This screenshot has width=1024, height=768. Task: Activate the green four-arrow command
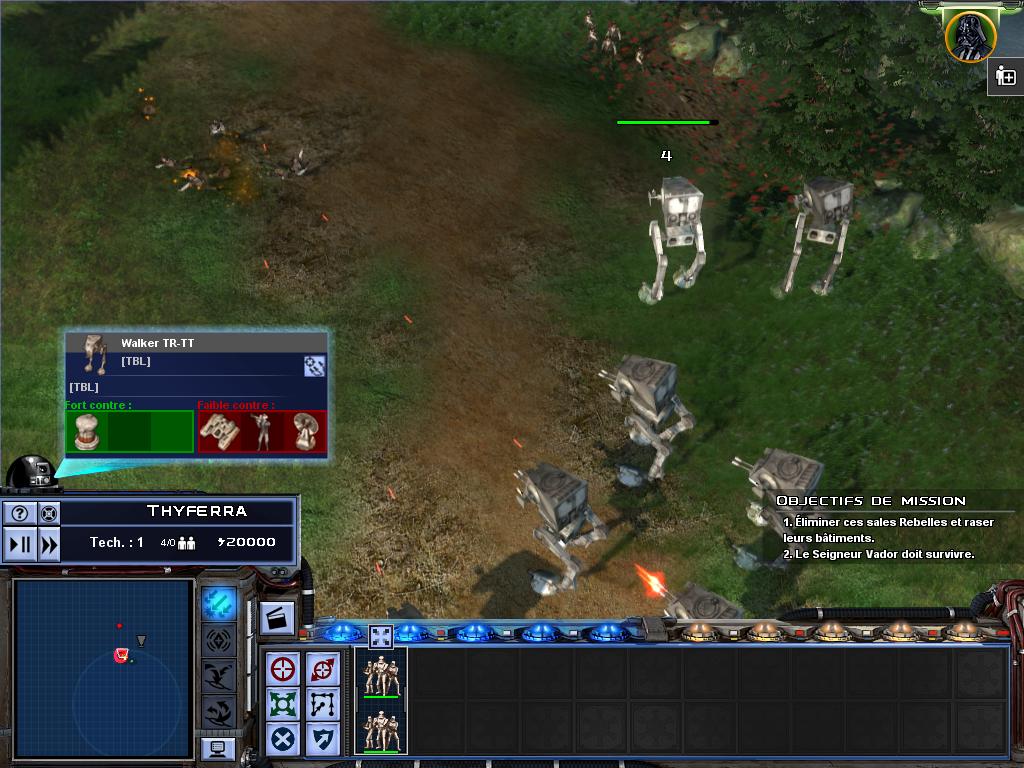tap(284, 703)
